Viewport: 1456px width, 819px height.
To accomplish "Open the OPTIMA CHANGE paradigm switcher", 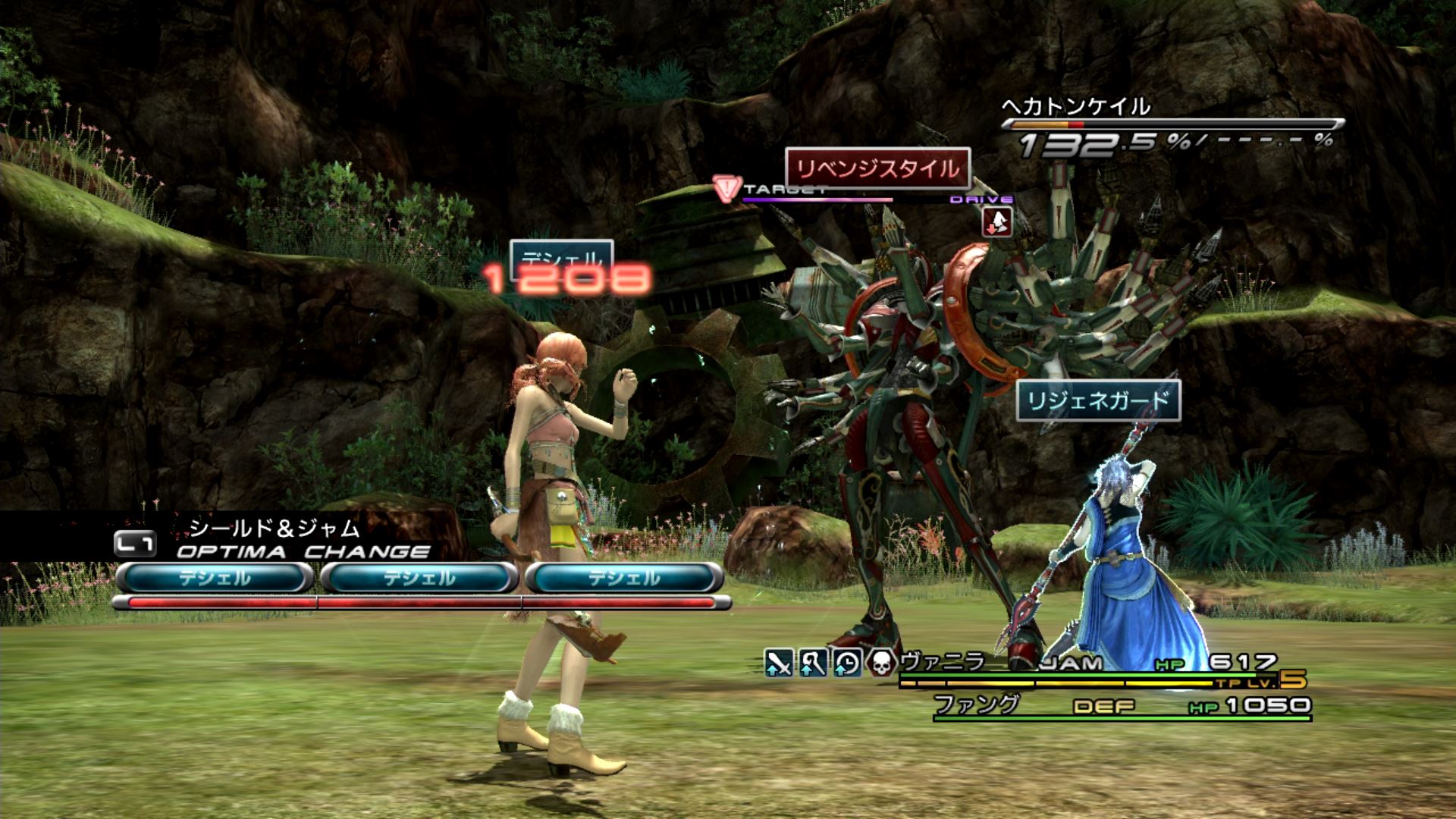I will pyautogui.click(x=302, y=551).
